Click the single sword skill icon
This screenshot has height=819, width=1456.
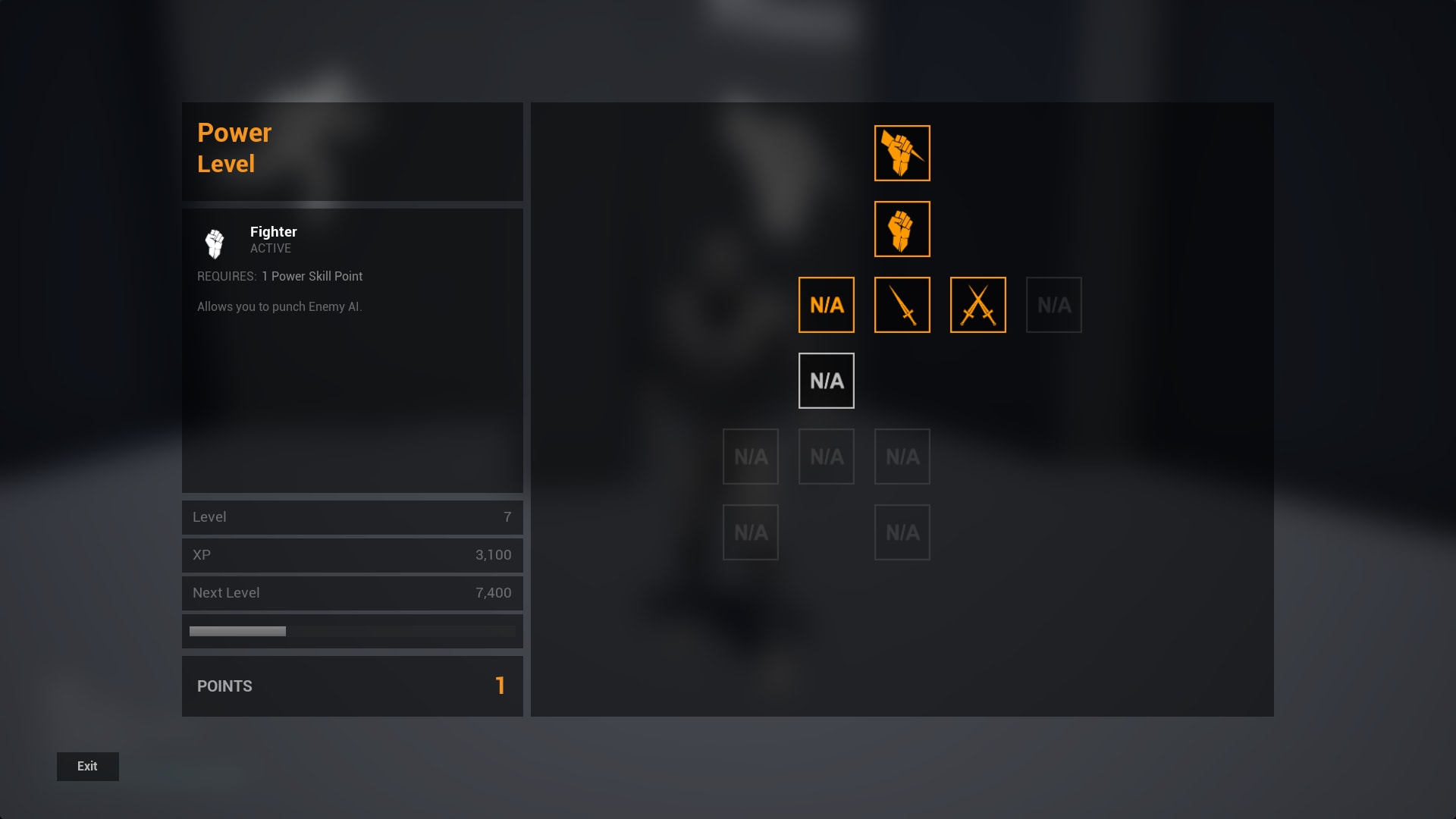tap(902, 305)
